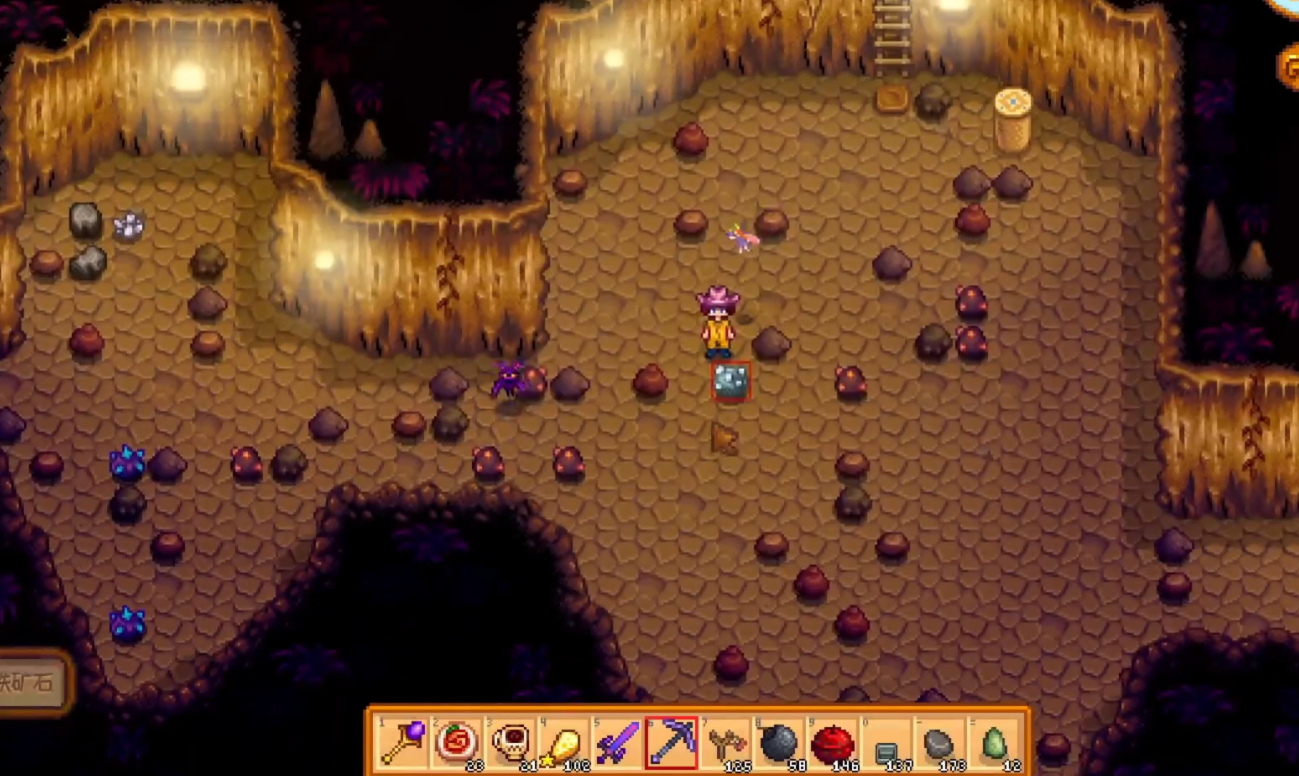1299x776 pixels.
Task: Select the gold-star cheese slot
Action: 563,744
